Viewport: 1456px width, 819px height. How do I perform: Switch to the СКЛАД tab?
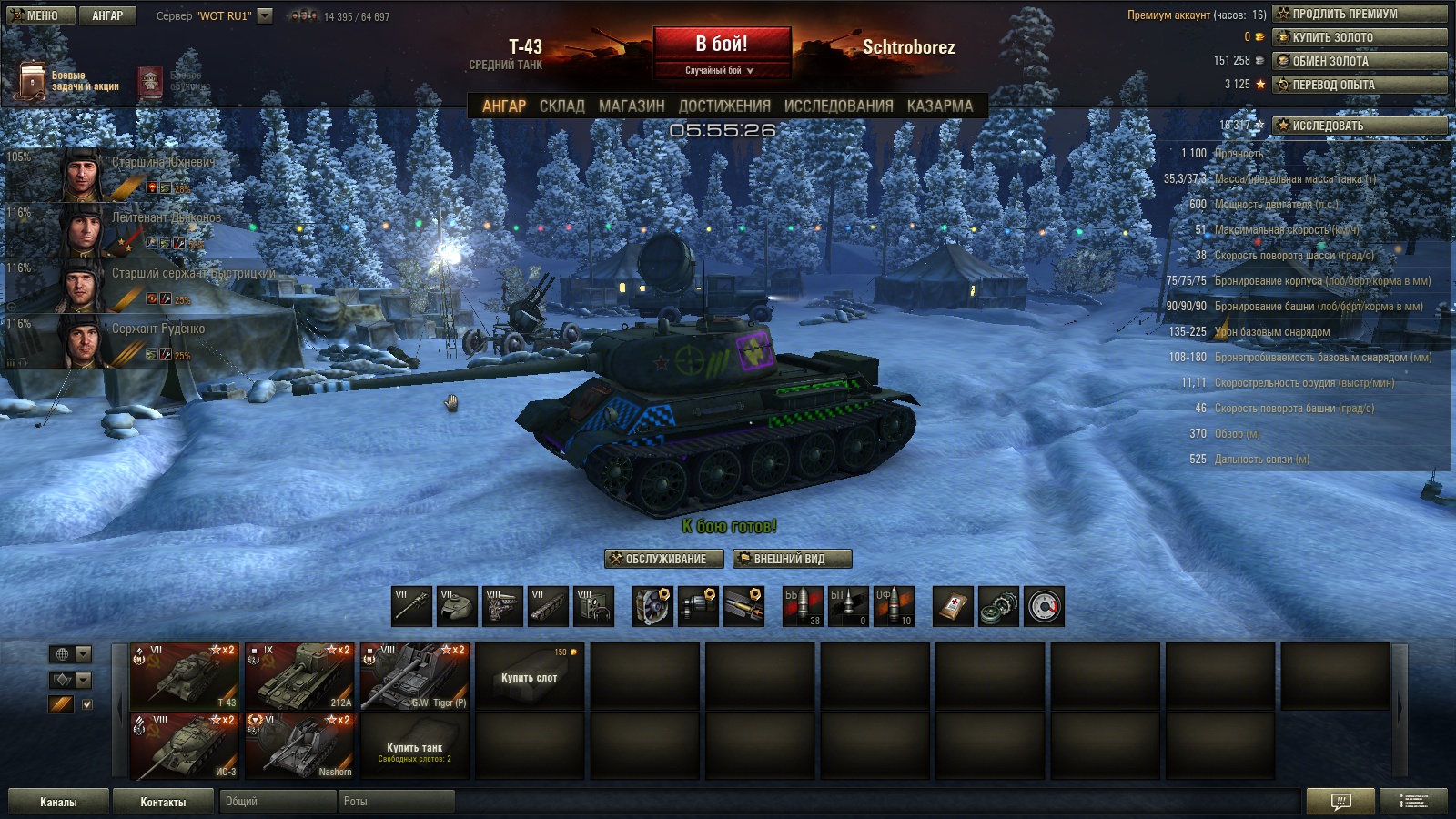[x=561, y=106]
